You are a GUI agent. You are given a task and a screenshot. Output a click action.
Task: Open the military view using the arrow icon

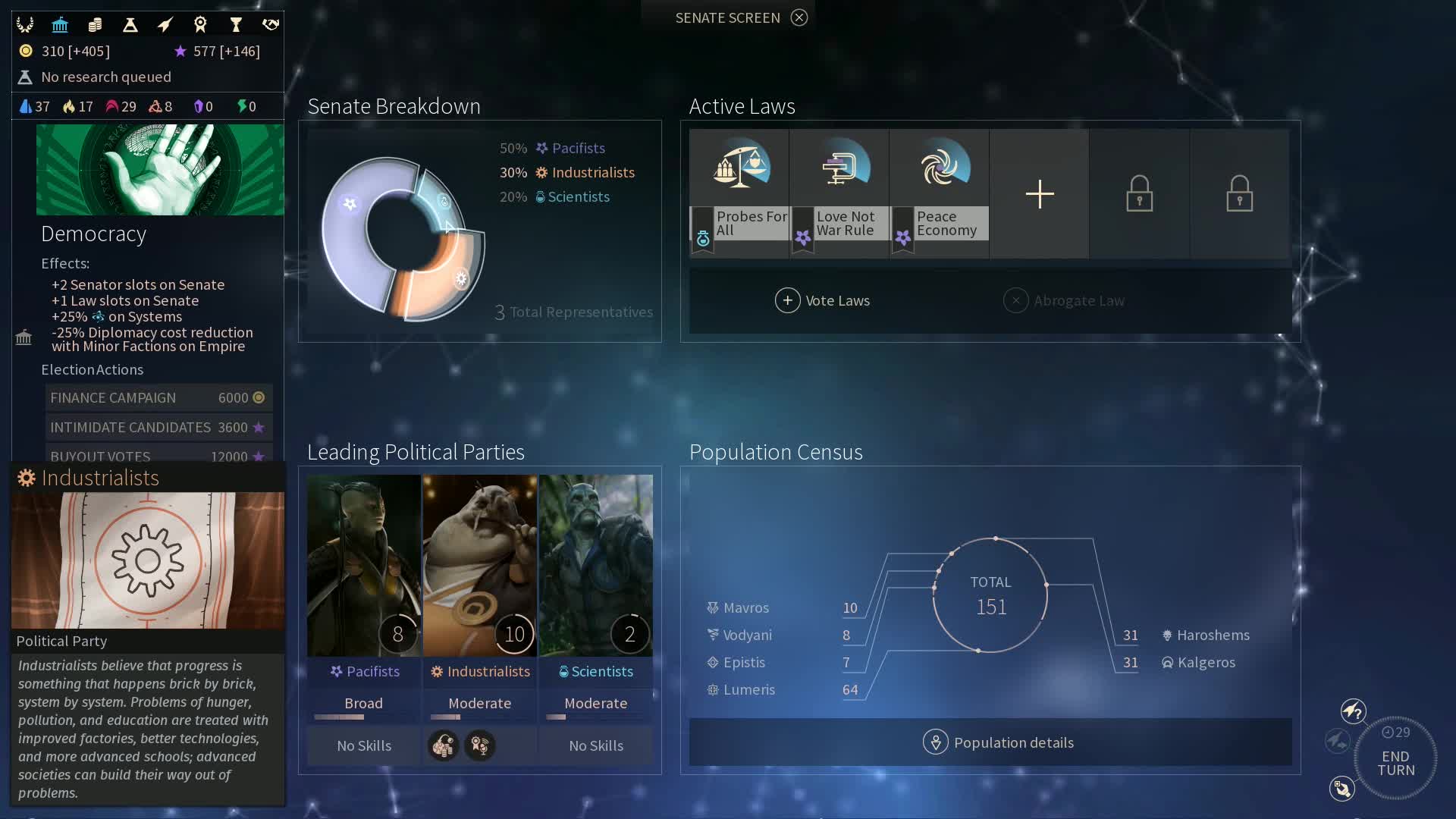[165, 24]
